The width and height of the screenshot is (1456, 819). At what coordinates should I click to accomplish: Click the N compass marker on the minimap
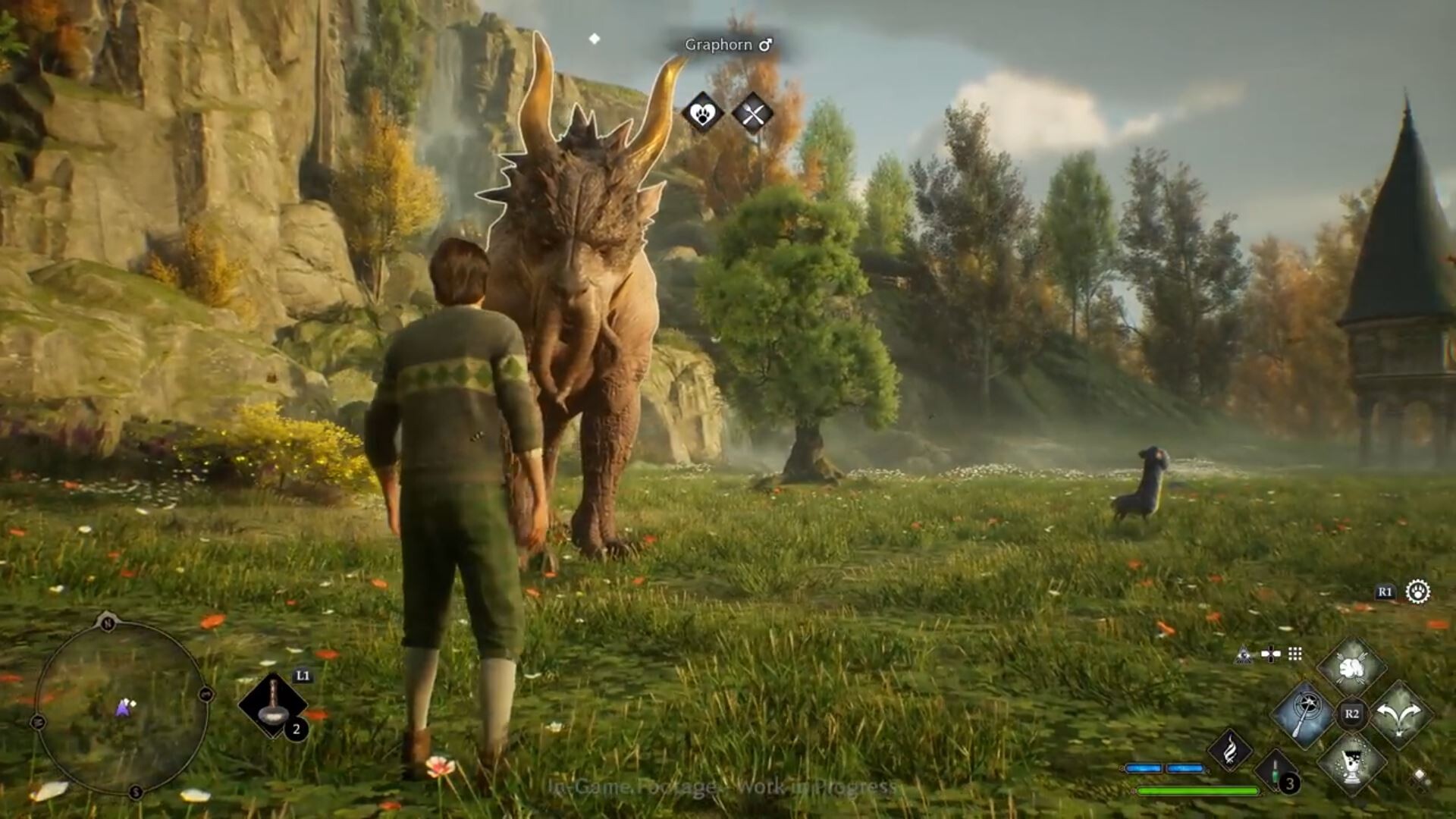(108, 623)
